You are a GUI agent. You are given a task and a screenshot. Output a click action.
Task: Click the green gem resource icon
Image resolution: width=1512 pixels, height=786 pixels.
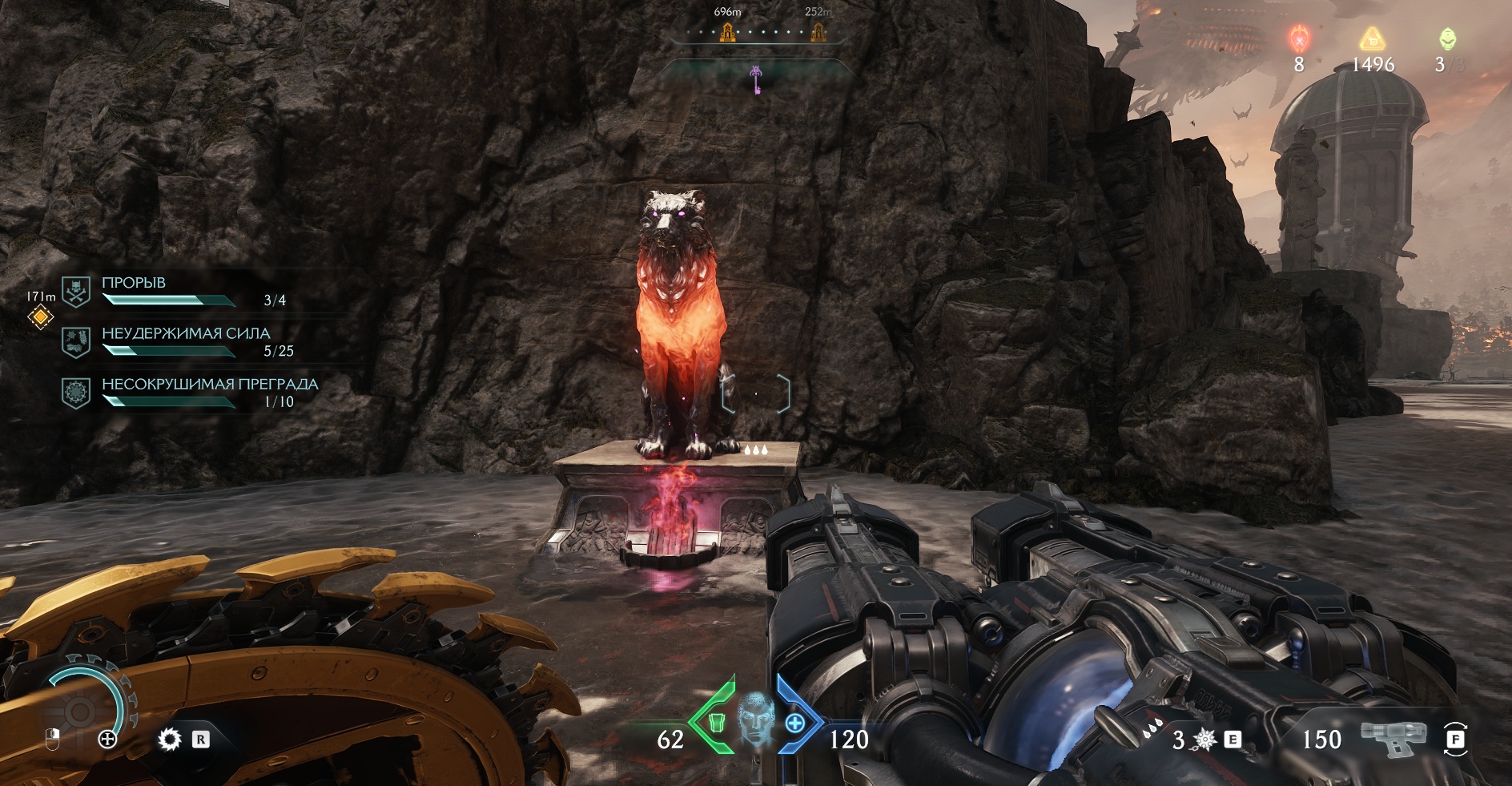point(1447,38)
